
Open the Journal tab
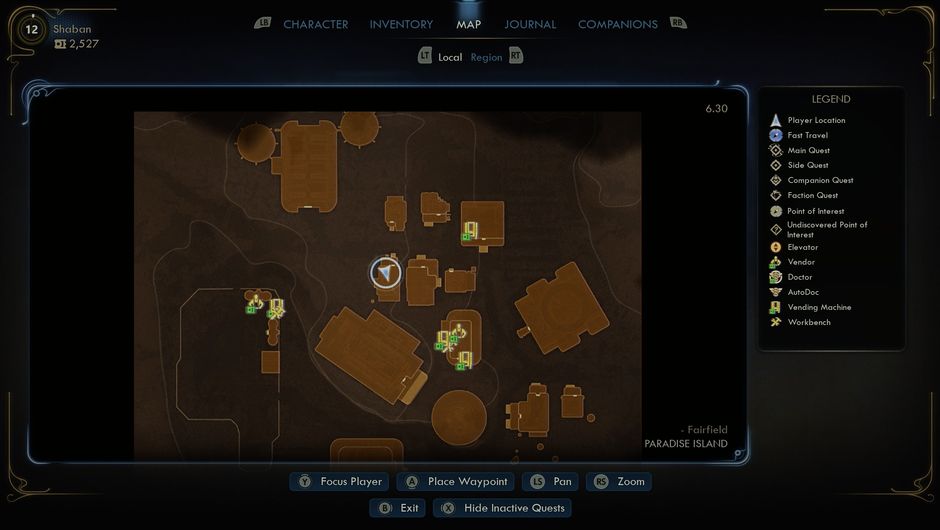tap(531, 24)
